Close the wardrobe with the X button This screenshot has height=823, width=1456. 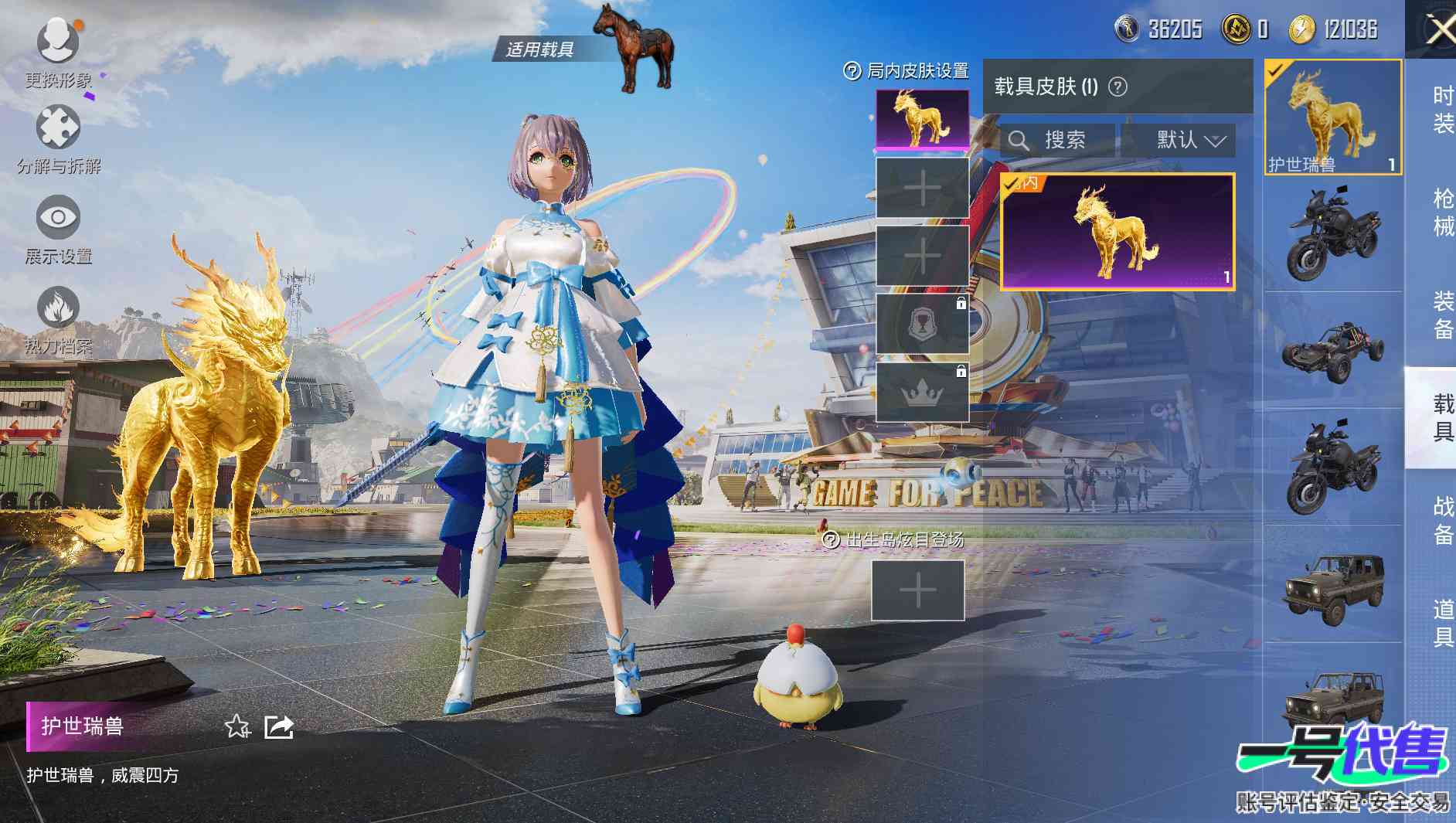1439,31
